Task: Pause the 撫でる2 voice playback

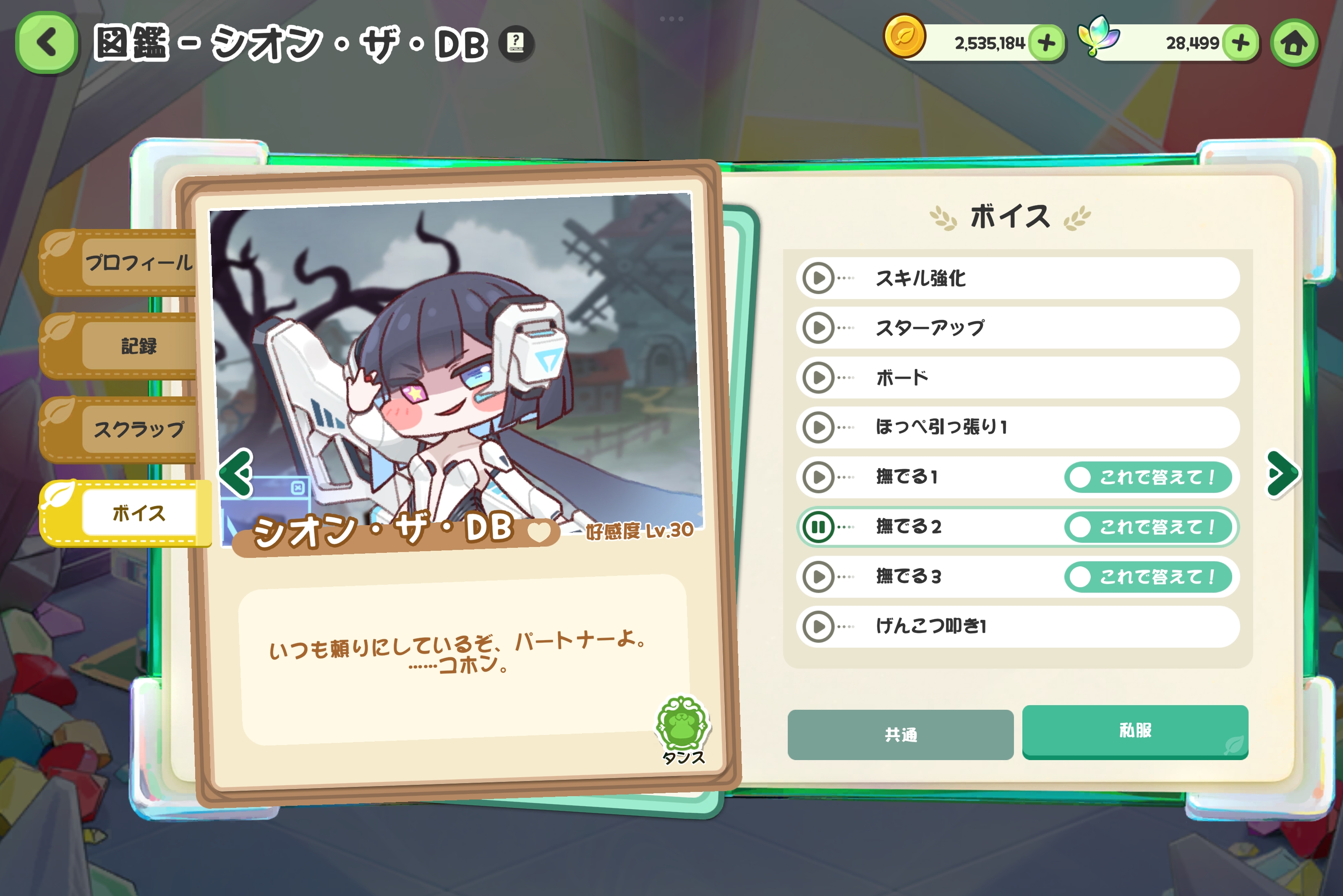Action: click(x=819, y=527)
